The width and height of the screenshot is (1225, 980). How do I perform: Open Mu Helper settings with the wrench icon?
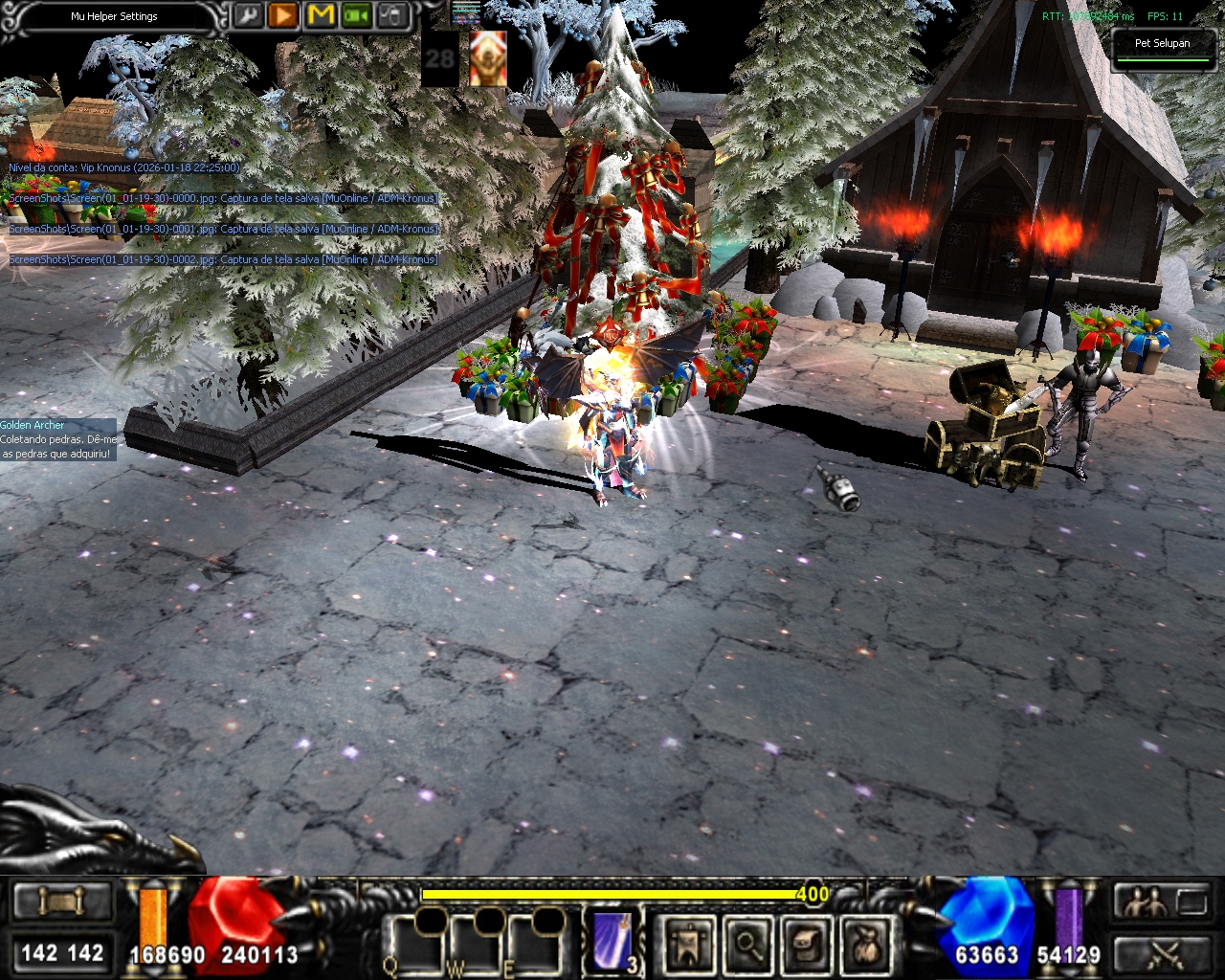(x=247, y=16)
